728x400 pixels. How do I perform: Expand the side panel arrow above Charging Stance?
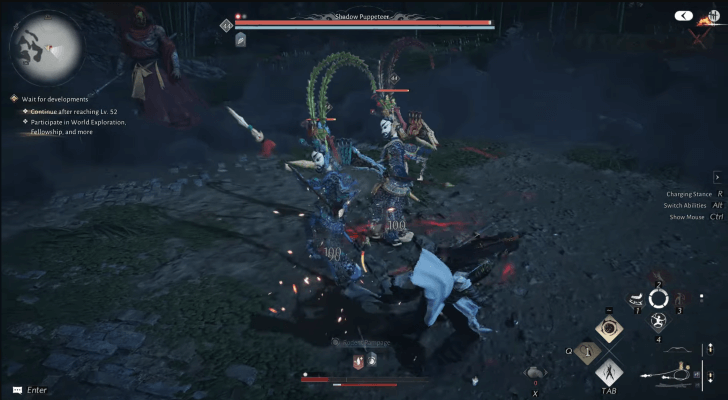point(717,177)
